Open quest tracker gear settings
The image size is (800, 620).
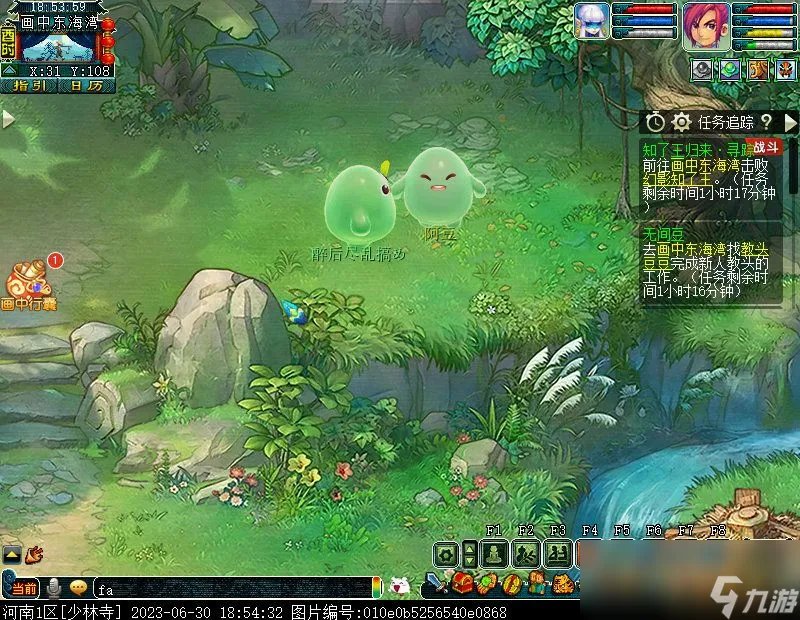coord(681,122)
